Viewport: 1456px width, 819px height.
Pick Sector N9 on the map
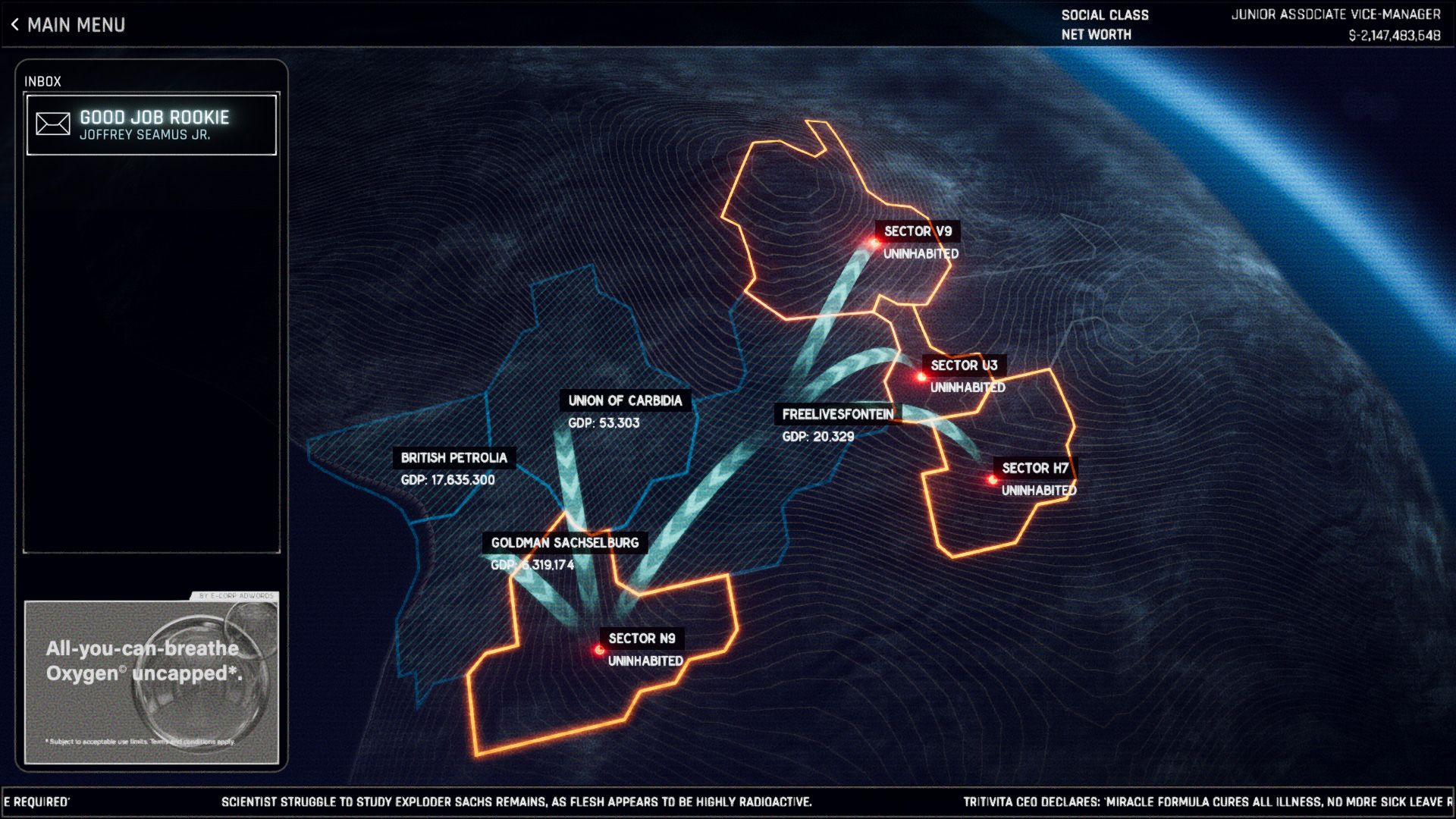pyautogui.click(x=641, y=639)
